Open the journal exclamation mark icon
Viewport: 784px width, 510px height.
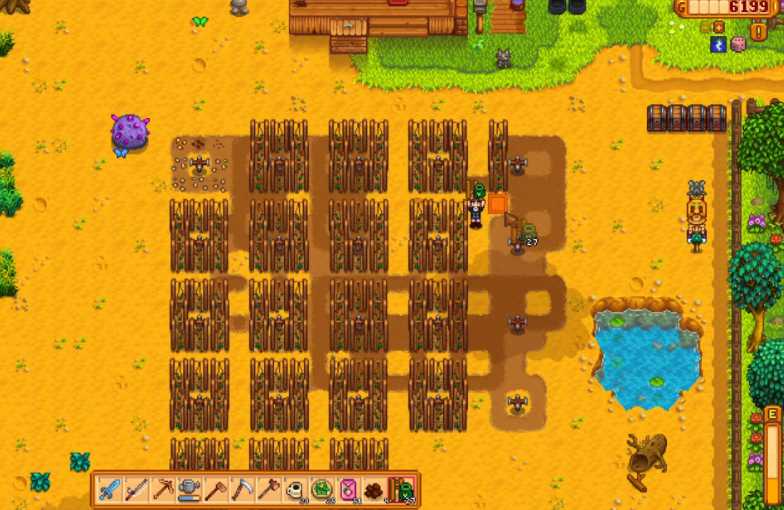(758, 30)
